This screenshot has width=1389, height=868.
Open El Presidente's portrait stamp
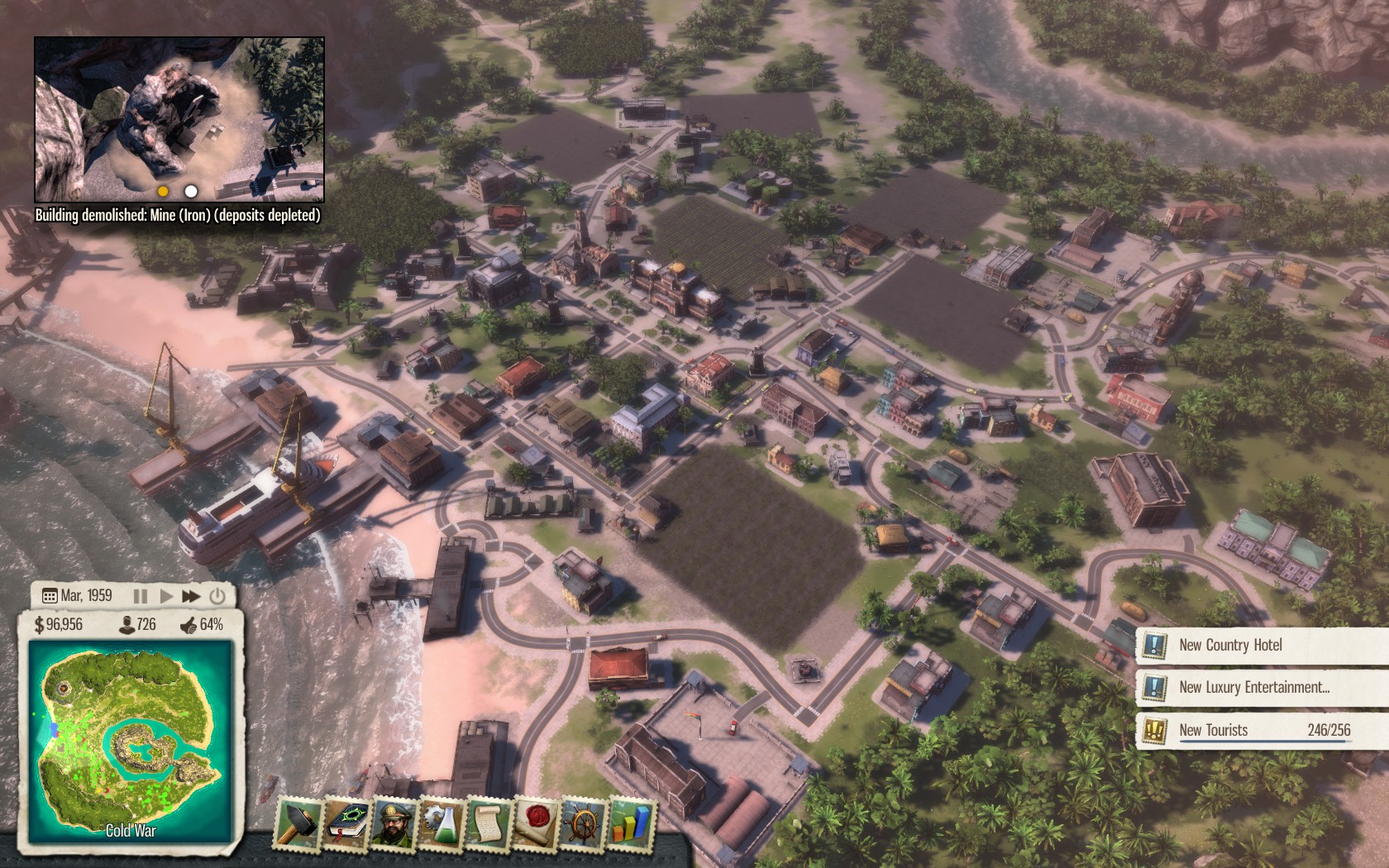[x=394, y=823]
